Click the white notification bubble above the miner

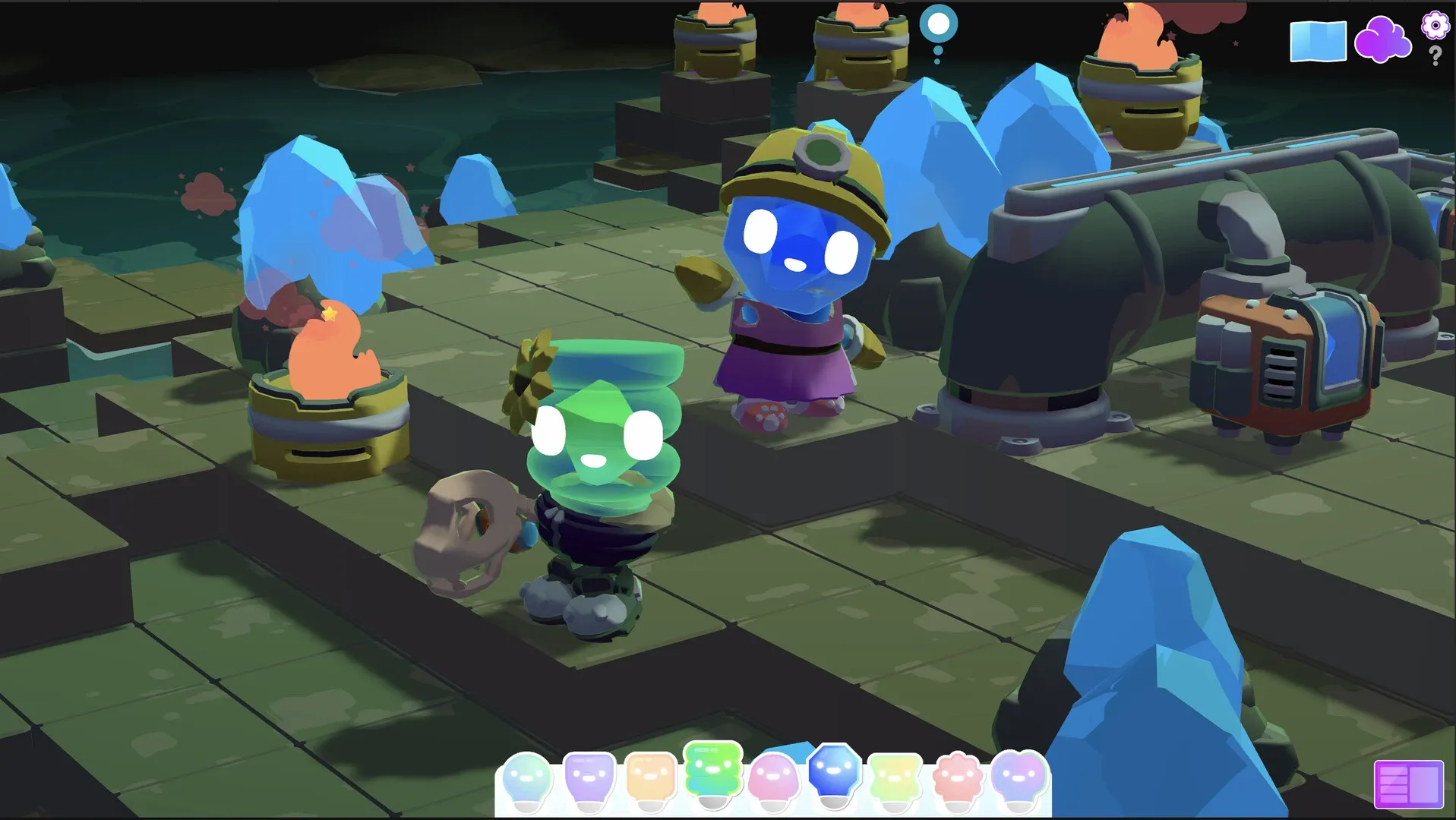click(x=937, y=23)
